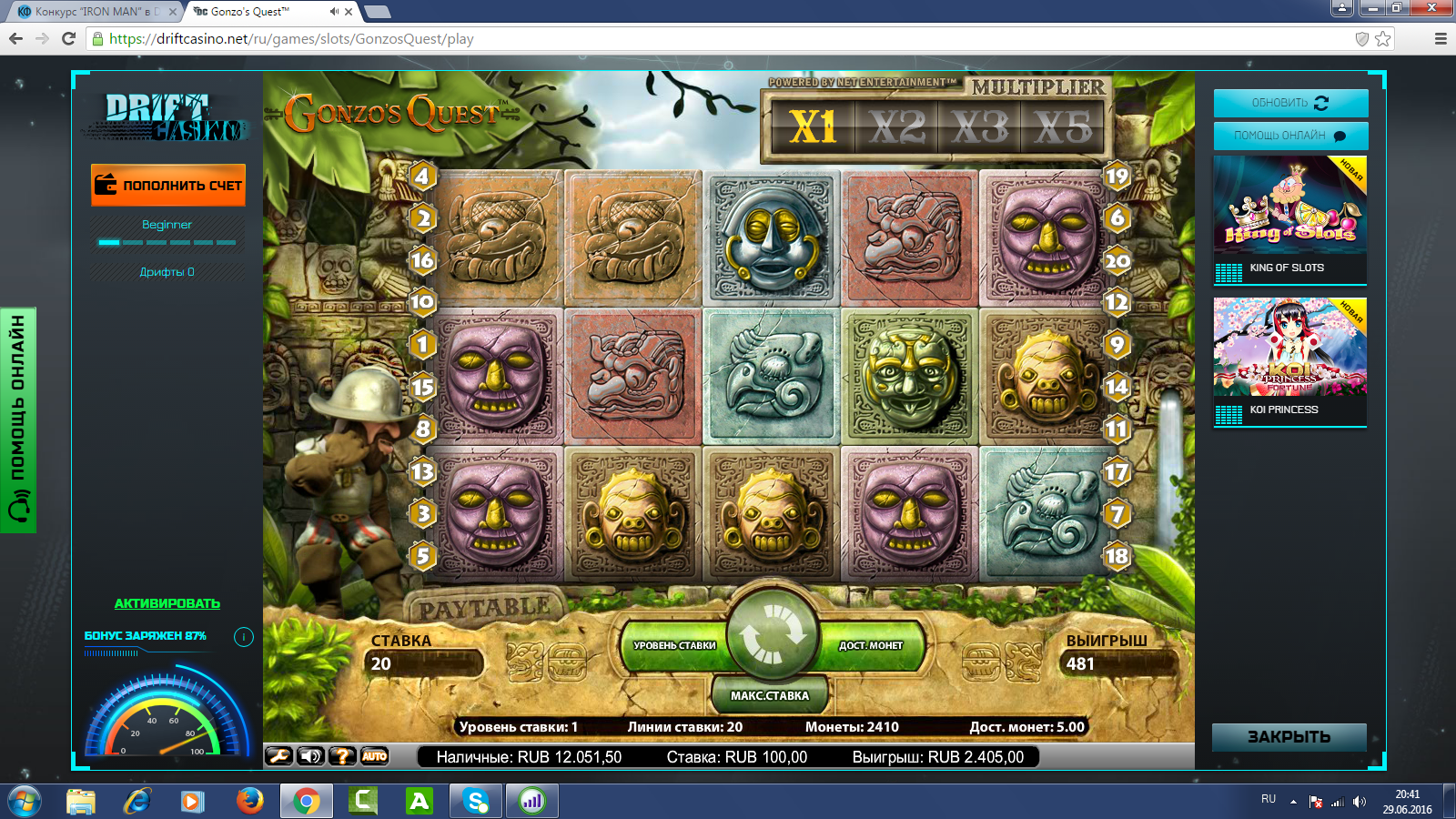
Task: Activate the bonus (Активировать)
Action: point(167,603)
